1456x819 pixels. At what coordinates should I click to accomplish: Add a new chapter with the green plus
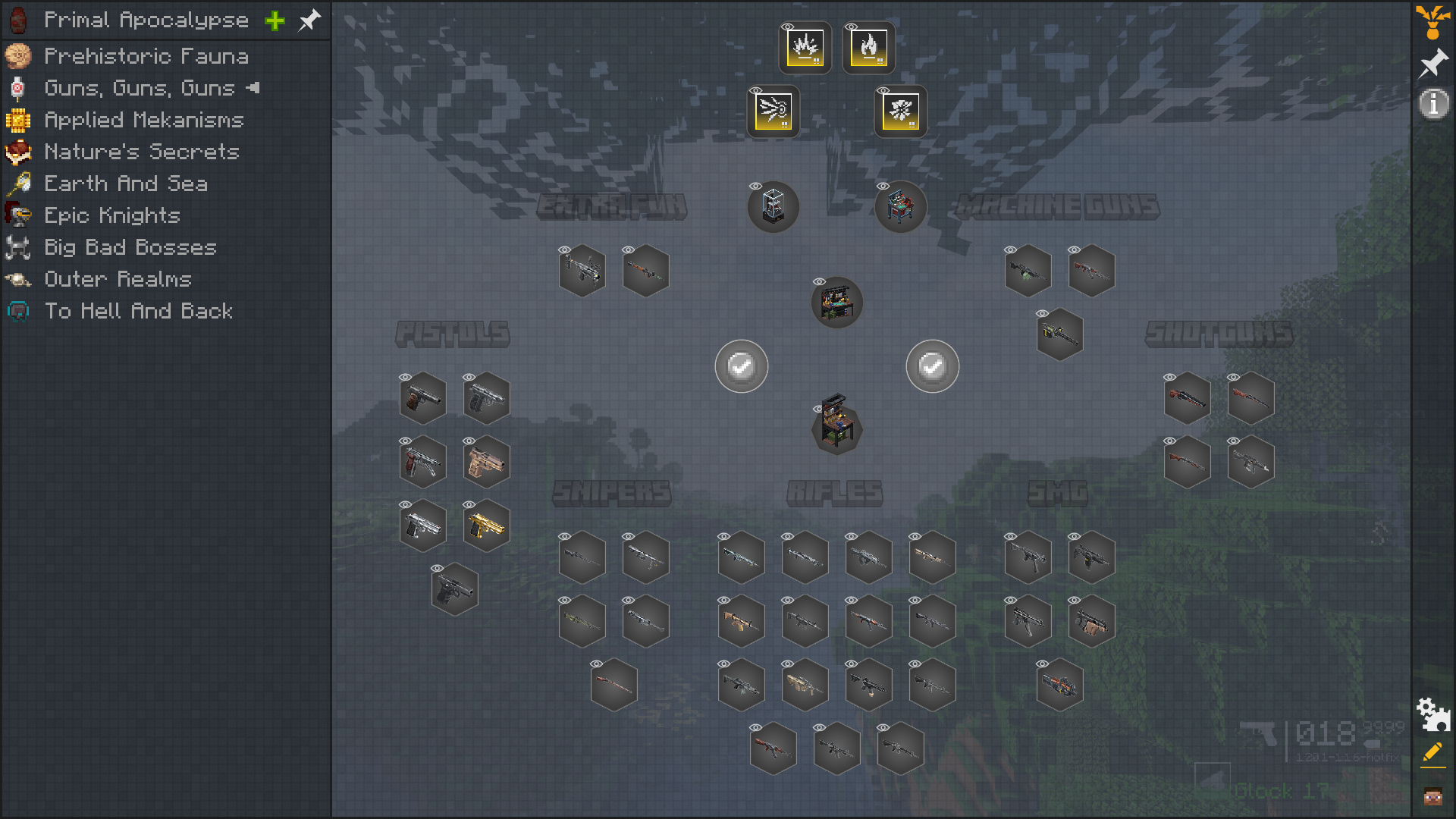[275, 20]
